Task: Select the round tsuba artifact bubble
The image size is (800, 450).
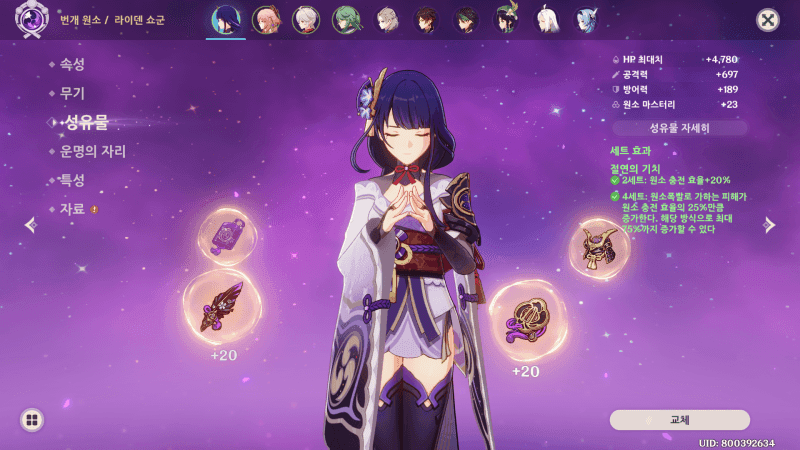Action: pos(526,320)
